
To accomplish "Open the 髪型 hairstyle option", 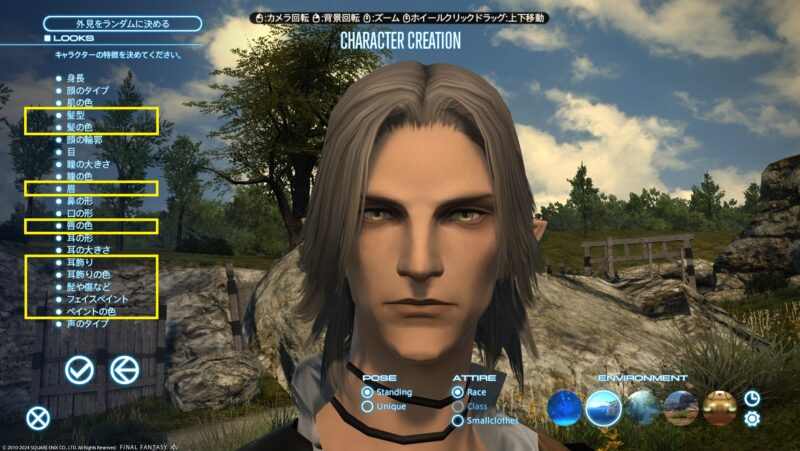I will point(74,116).
